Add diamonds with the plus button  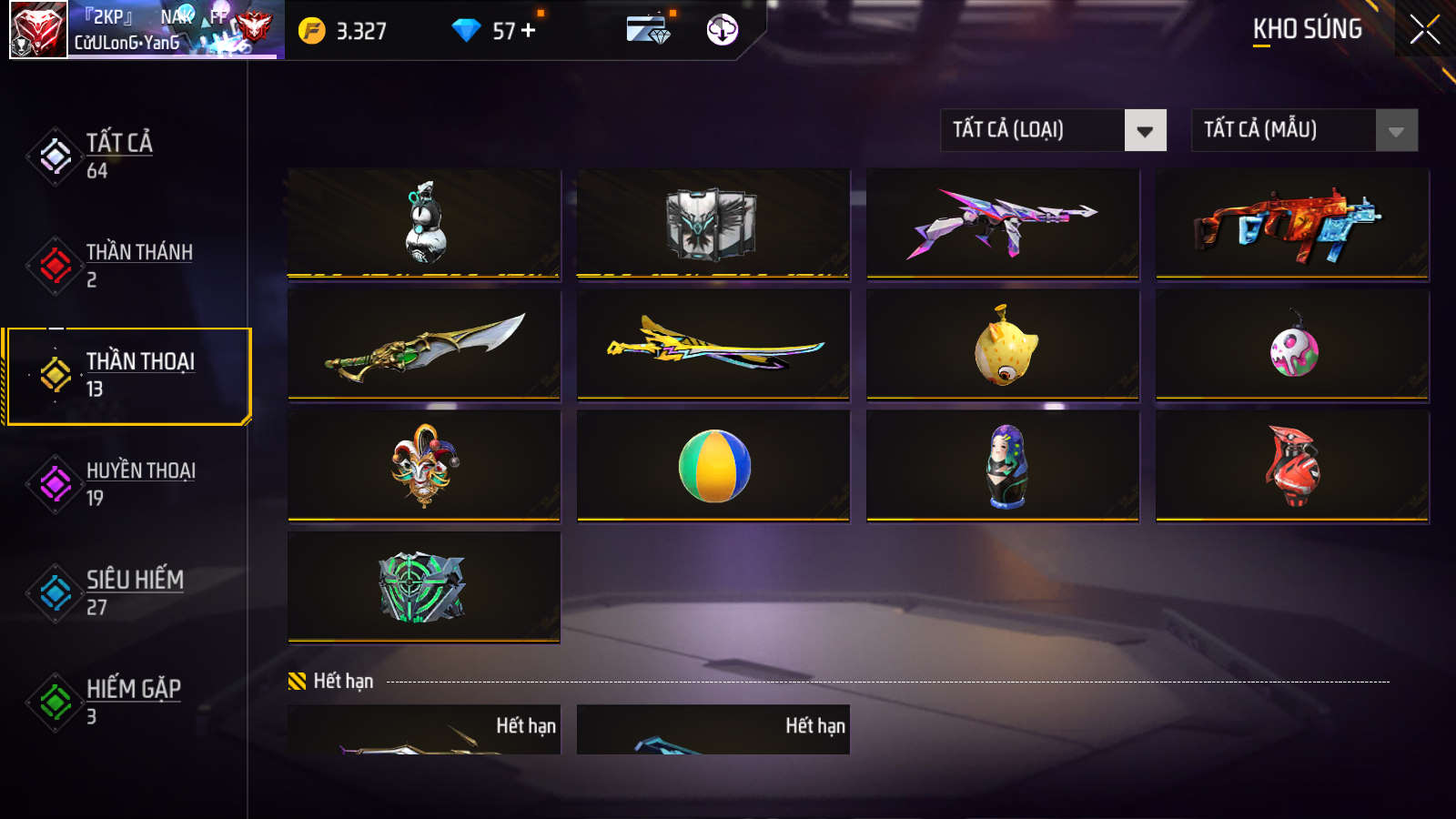(529, 31)
